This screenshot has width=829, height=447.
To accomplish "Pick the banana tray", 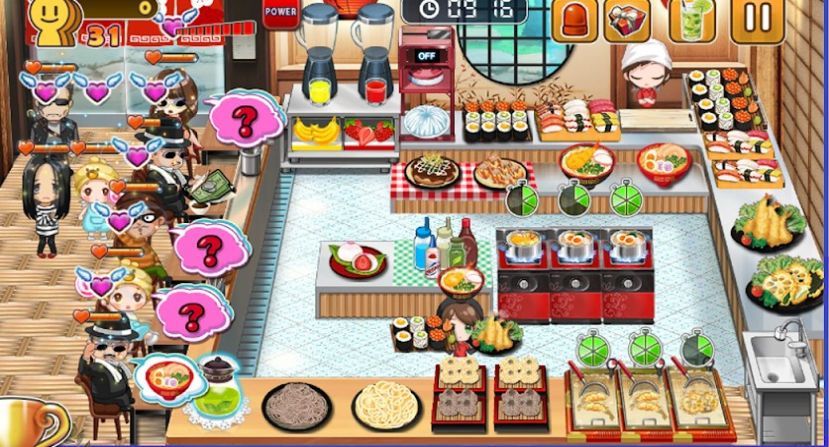I will coord(315,131).
